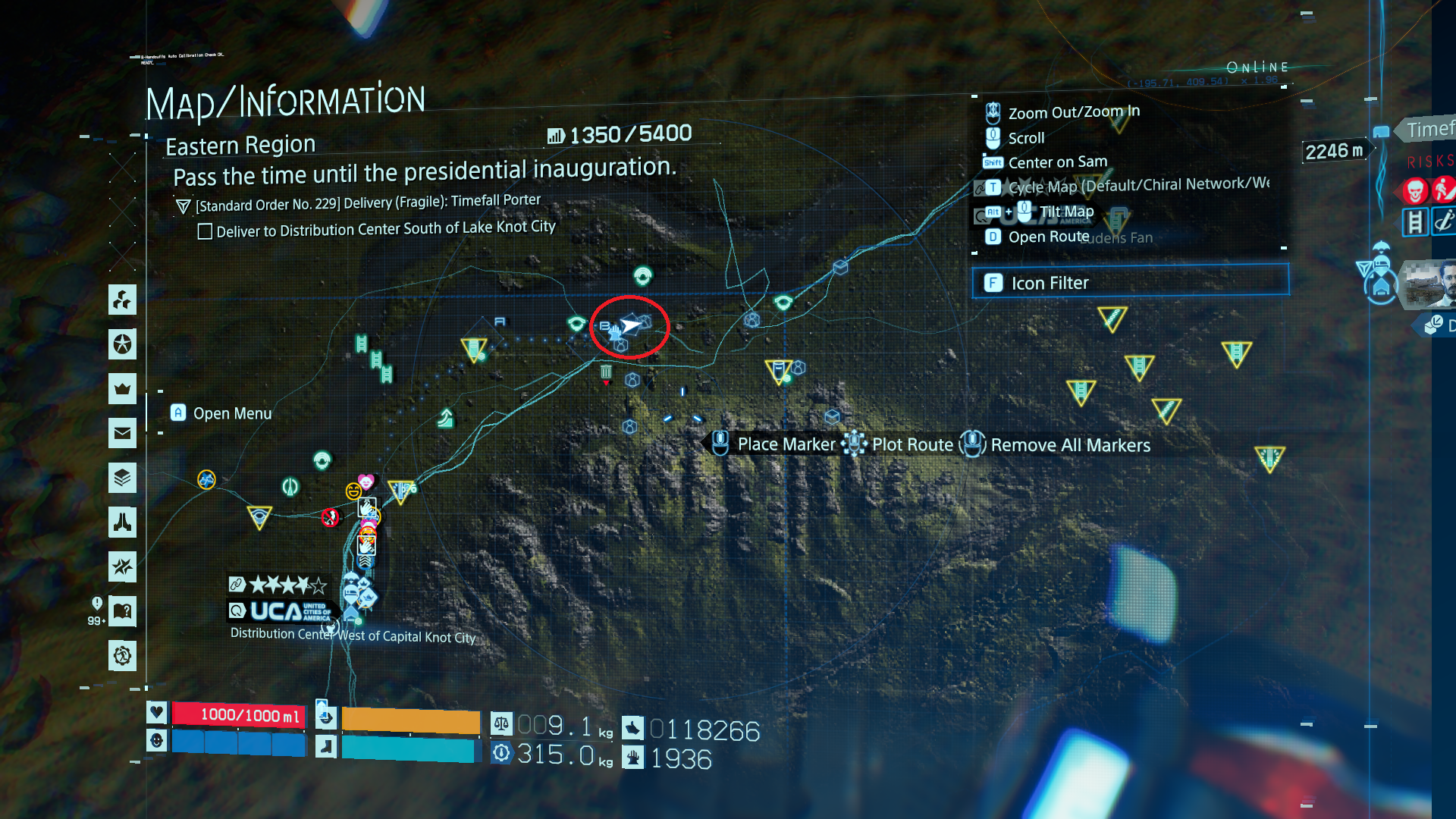Open the stacked layers sidebar icon

coord(122,478)
